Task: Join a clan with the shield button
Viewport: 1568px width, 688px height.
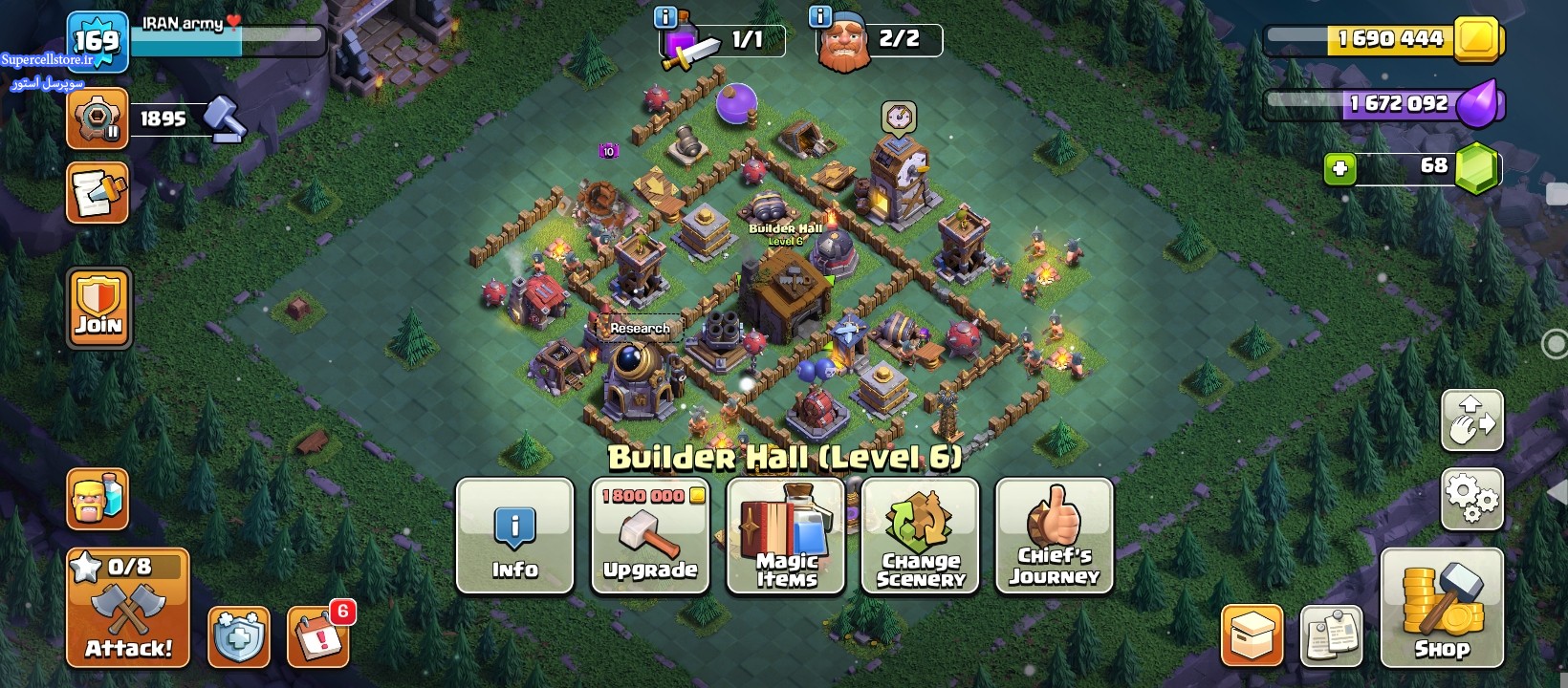Action: point(98,307)
